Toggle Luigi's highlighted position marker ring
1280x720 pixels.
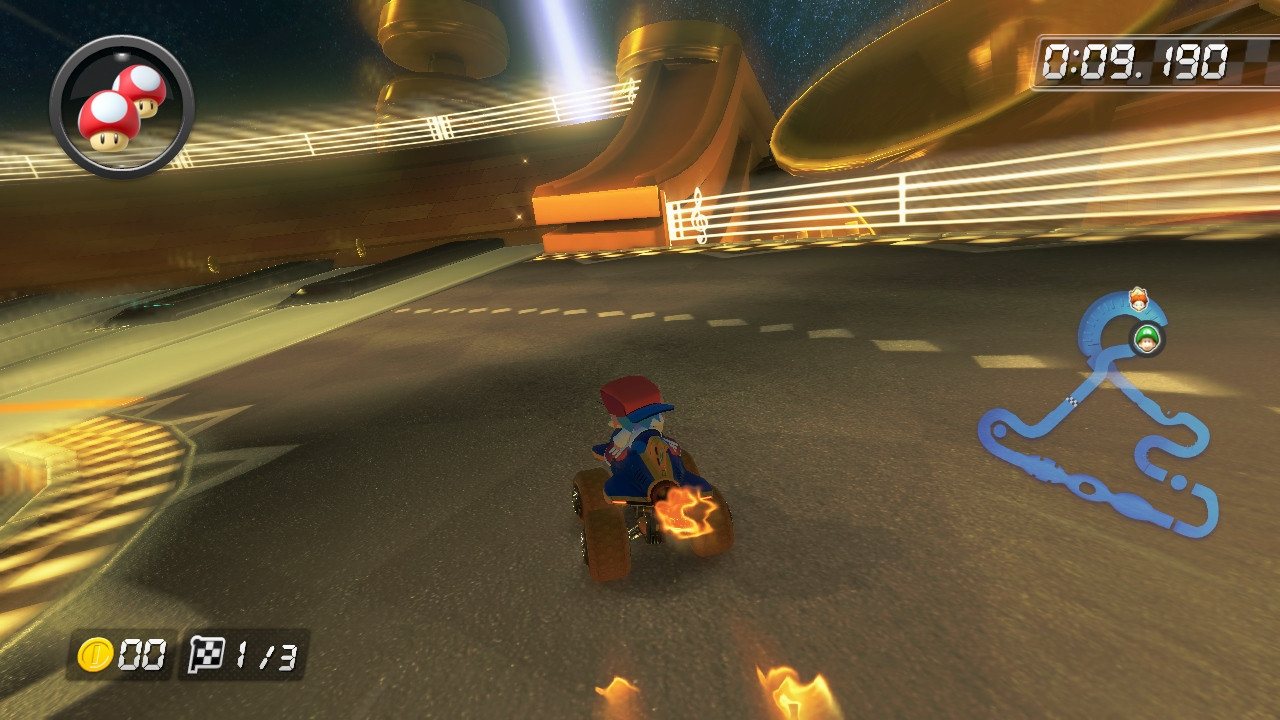pyautogui.click(x=1147, y=338)
